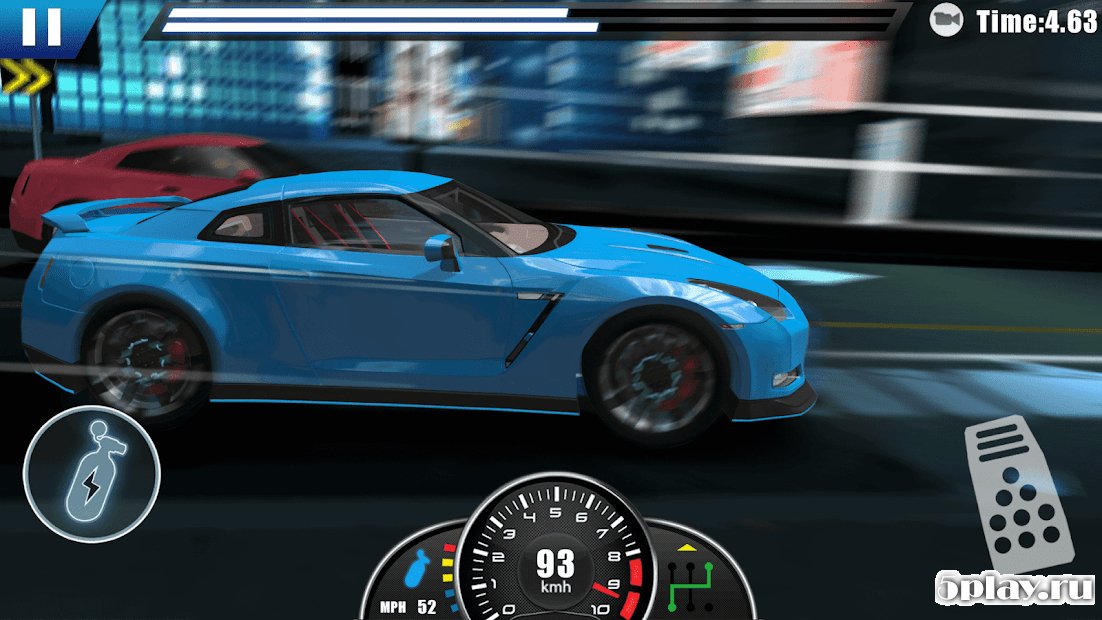Tap the gear shifter indicator

point(690,585)
